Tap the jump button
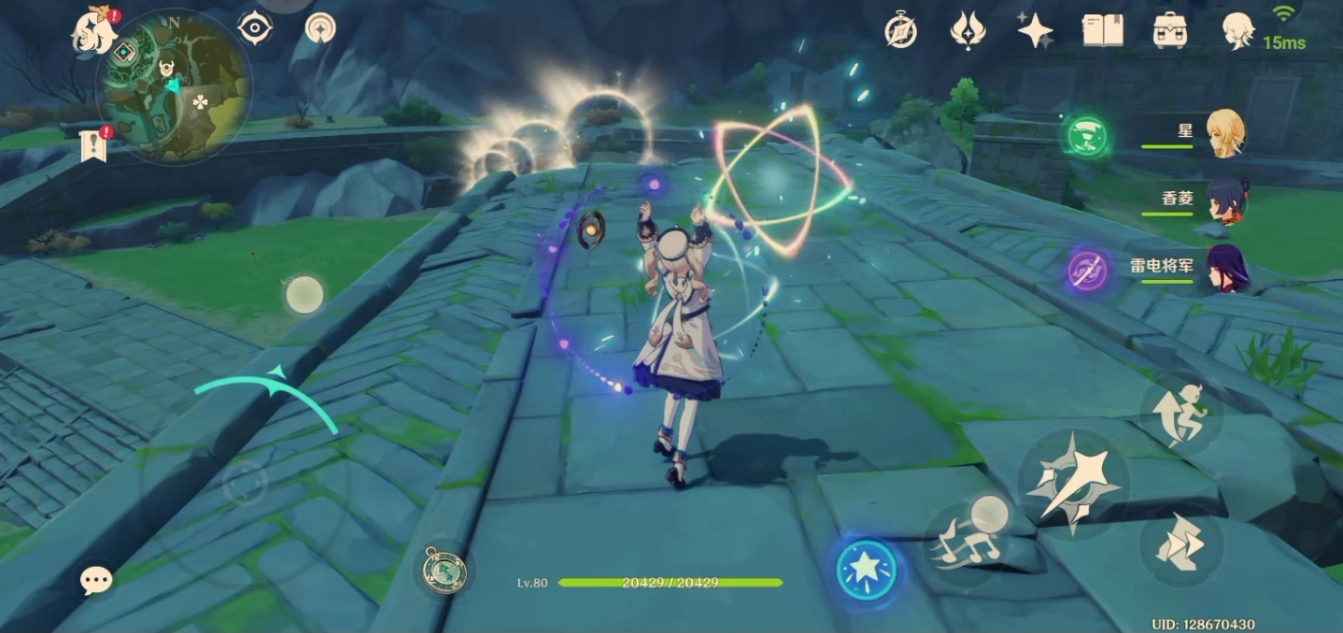This screenshot has height=633, width=1343. point(1181,410)
